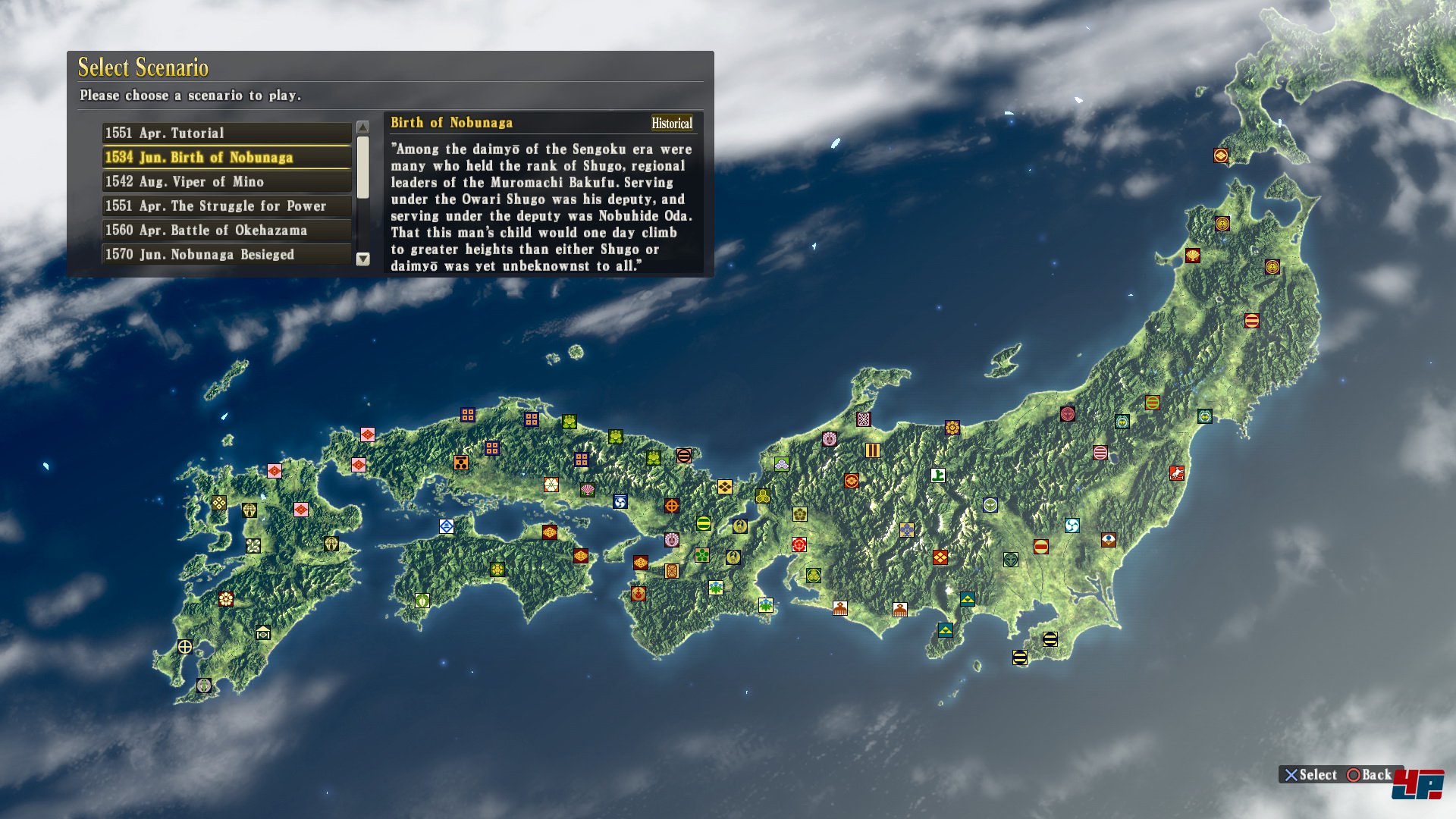
Task: Select the yellow-striped crest on the Boso peninsula
Action: tap(1050, 639)
